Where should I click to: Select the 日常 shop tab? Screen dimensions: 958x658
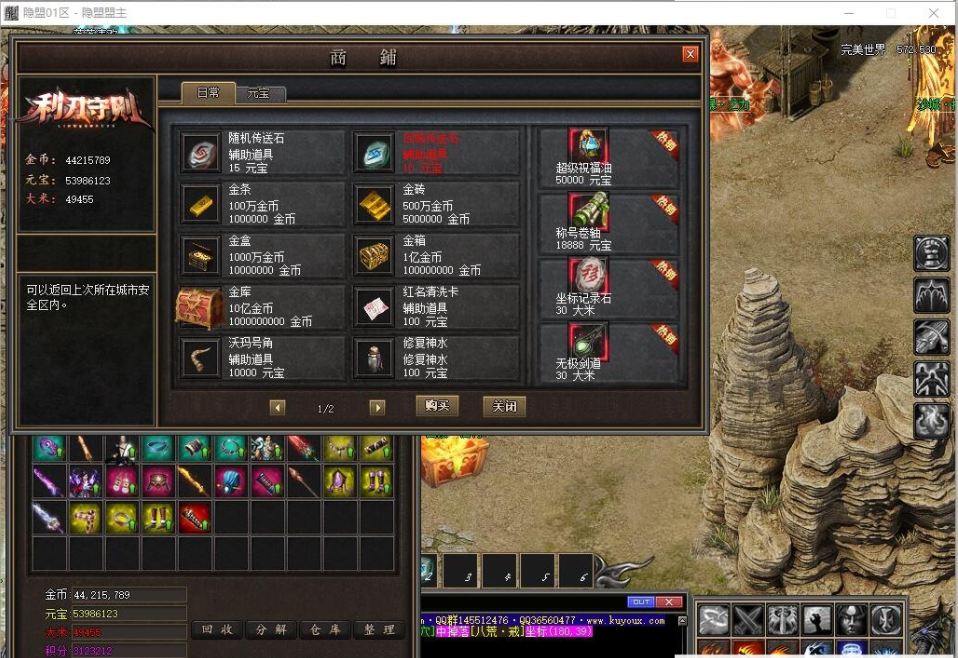(208, 92)
